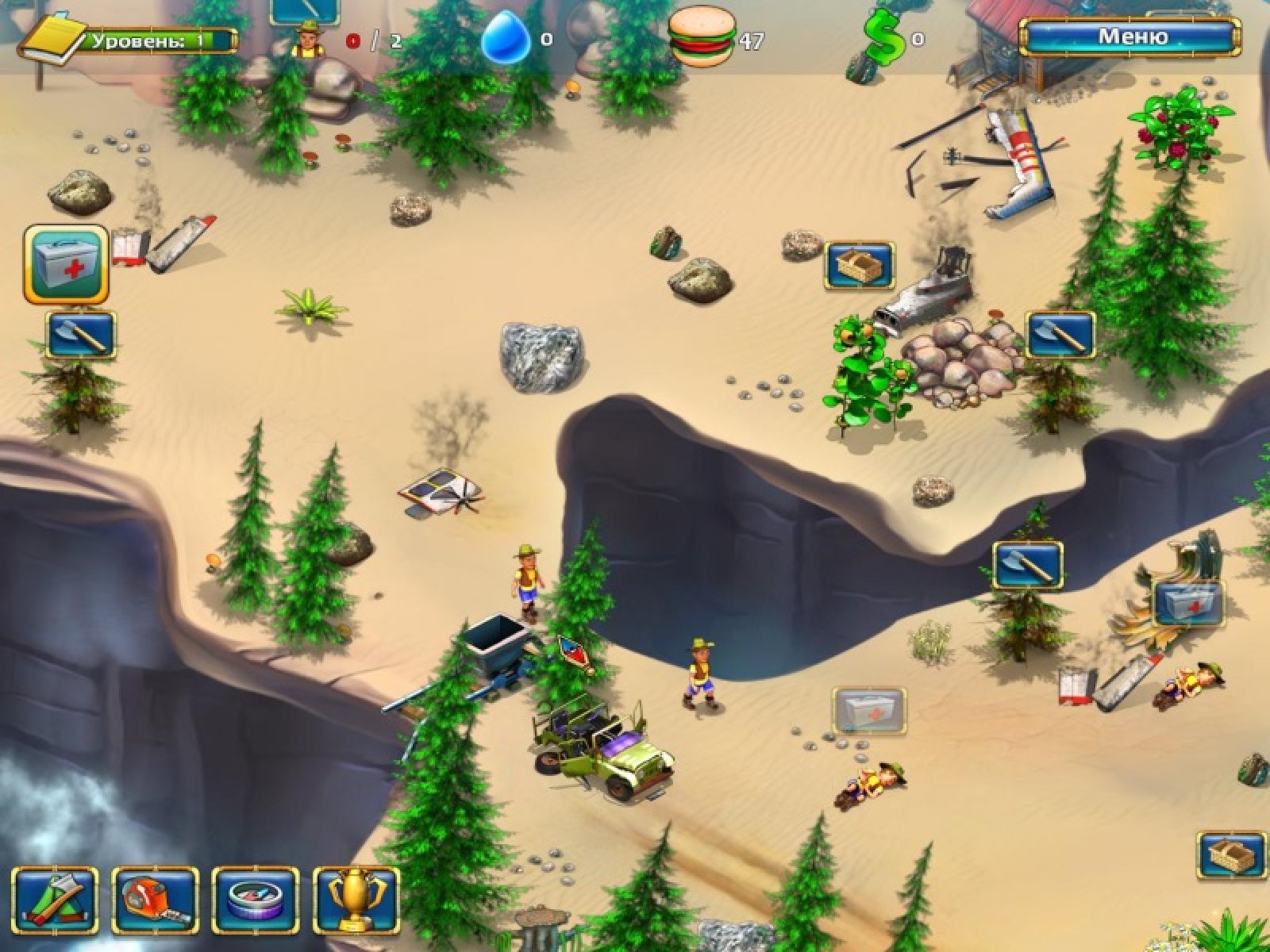Open the compass button

pos(256,900)
